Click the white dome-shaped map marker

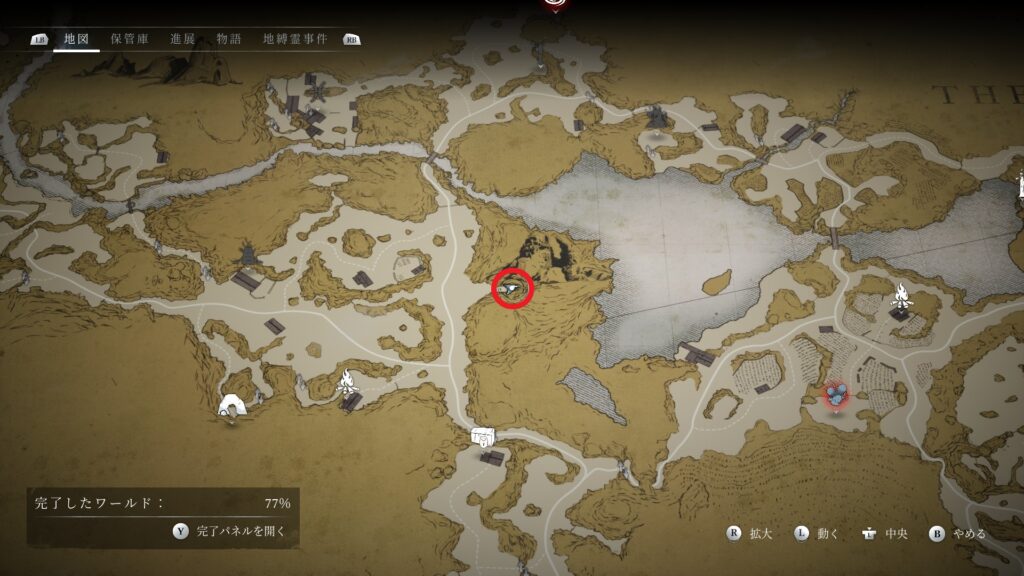click(233, 405)
